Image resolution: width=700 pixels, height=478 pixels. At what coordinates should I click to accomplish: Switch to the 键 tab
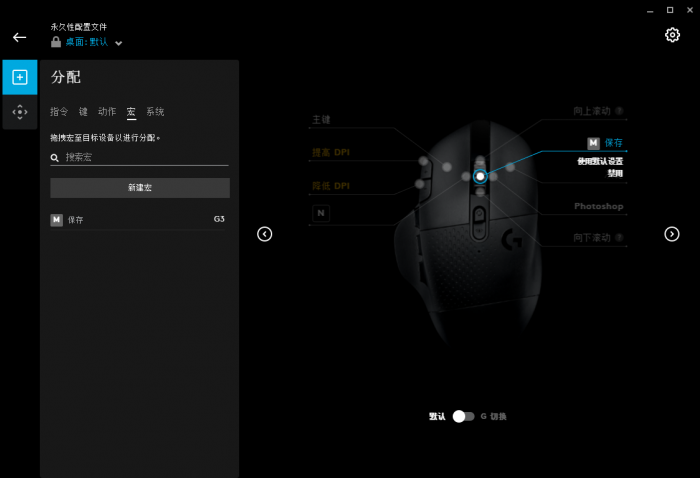click(x=83, y=112)
